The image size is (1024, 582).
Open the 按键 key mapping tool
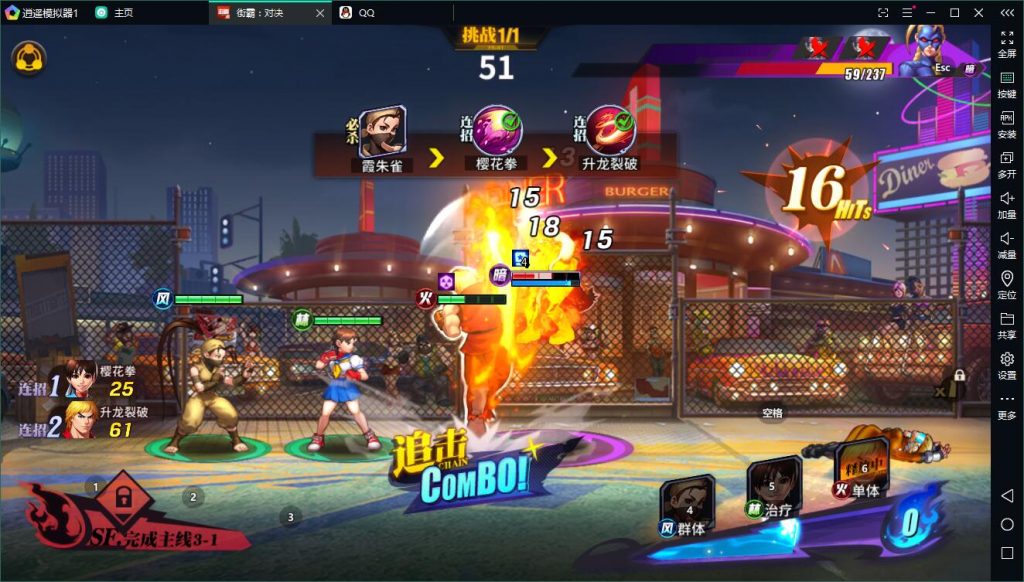[x=1007, y=83]
